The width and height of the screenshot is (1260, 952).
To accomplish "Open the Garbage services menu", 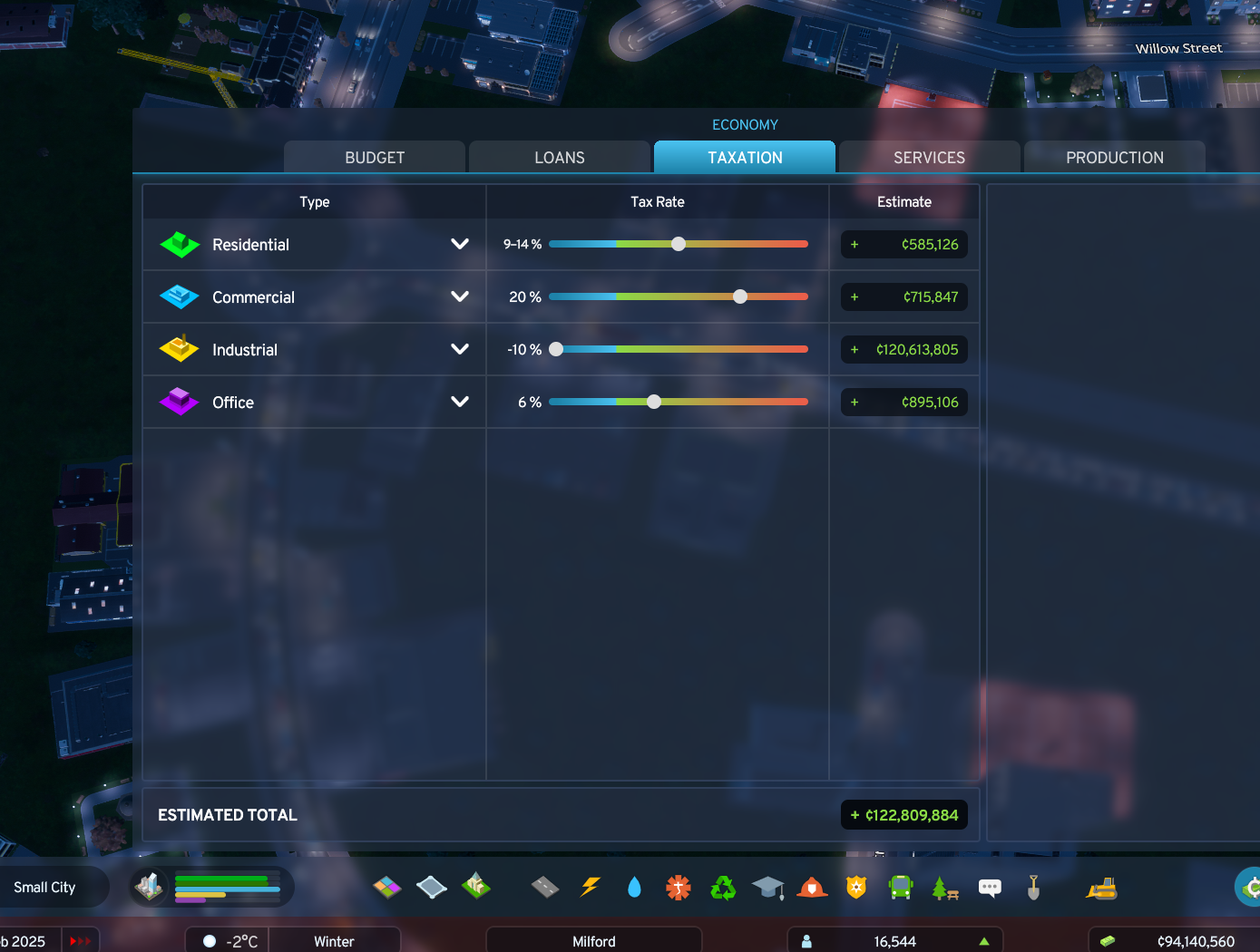I will [x=723, y=888].
